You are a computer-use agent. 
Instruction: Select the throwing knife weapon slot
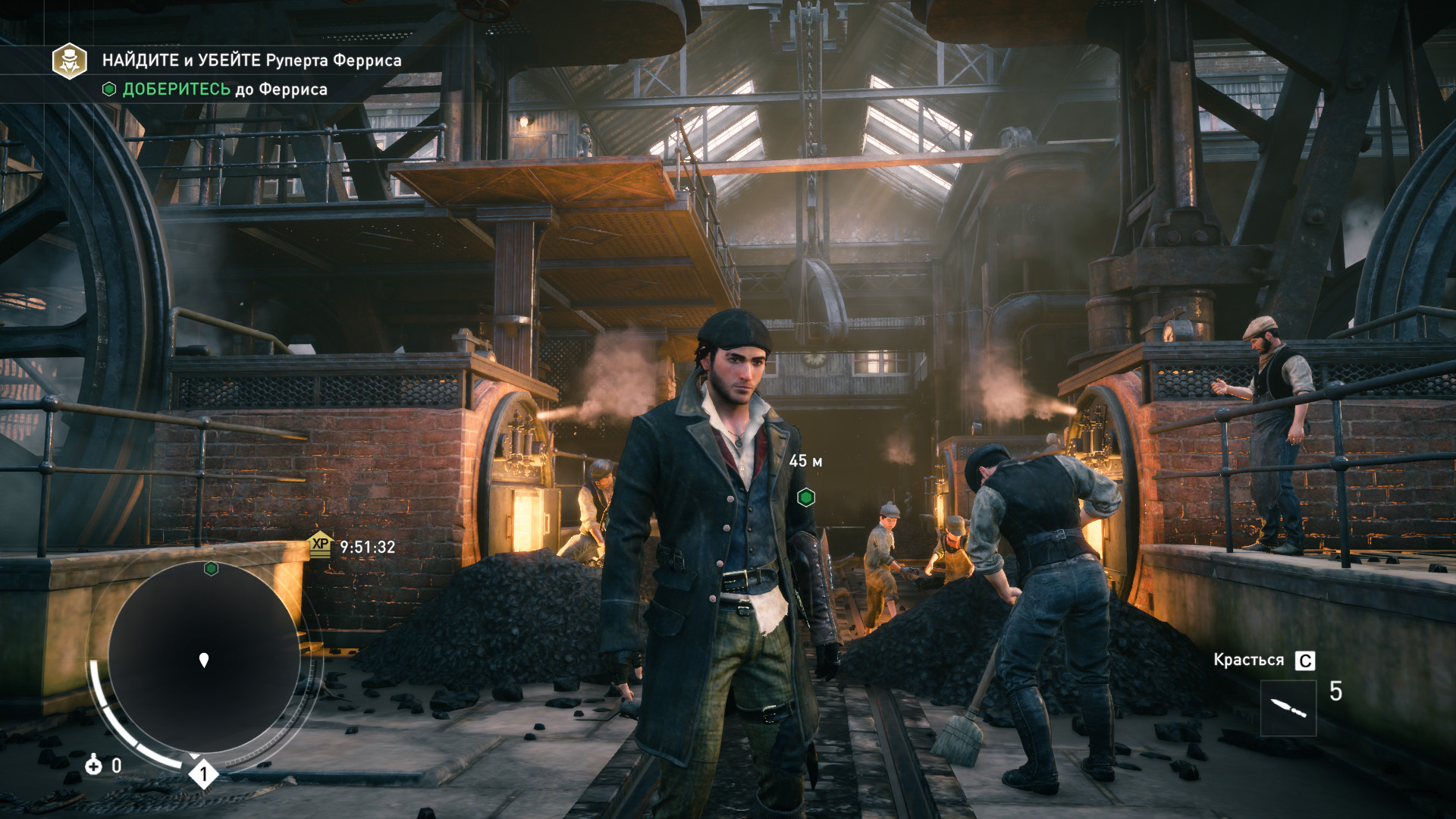(x=1288, y=708)
